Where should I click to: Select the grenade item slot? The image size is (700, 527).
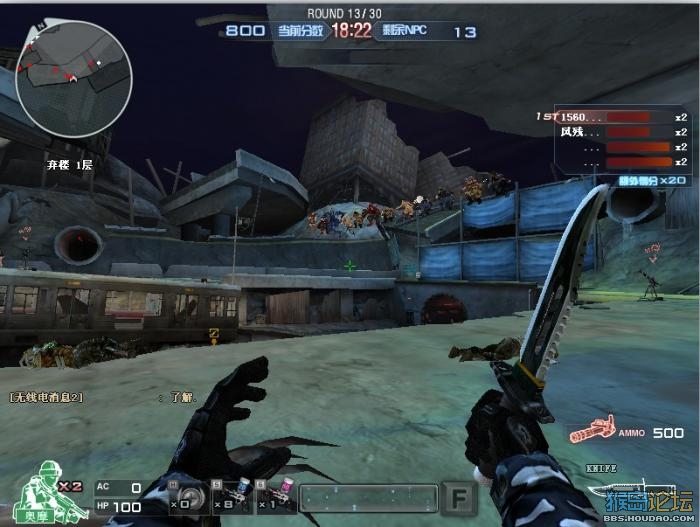coord(183,497)
